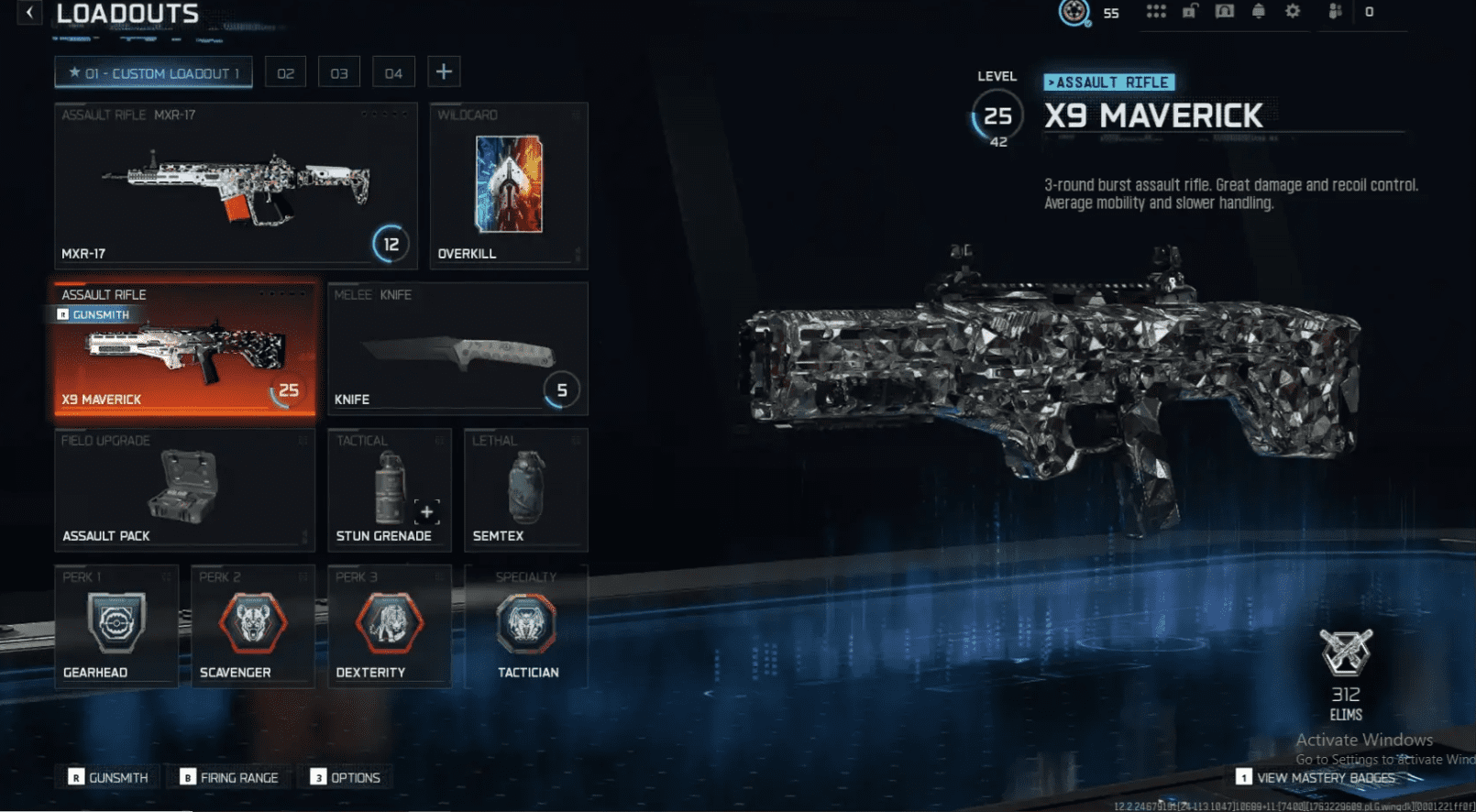
Task: Click the crossed-rifles mastery badge emblem
Action: [1344, 653]
